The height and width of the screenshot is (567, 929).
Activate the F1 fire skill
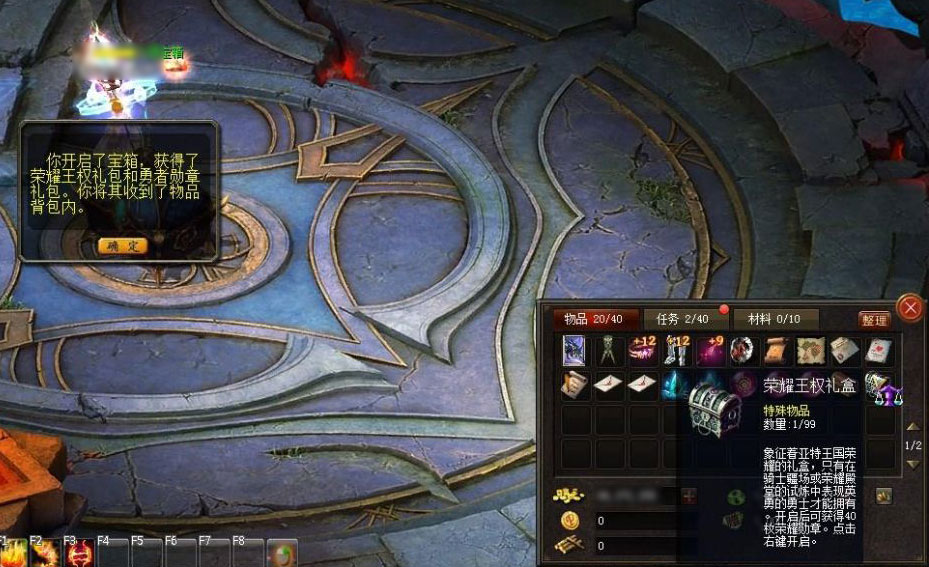(13, 553)
